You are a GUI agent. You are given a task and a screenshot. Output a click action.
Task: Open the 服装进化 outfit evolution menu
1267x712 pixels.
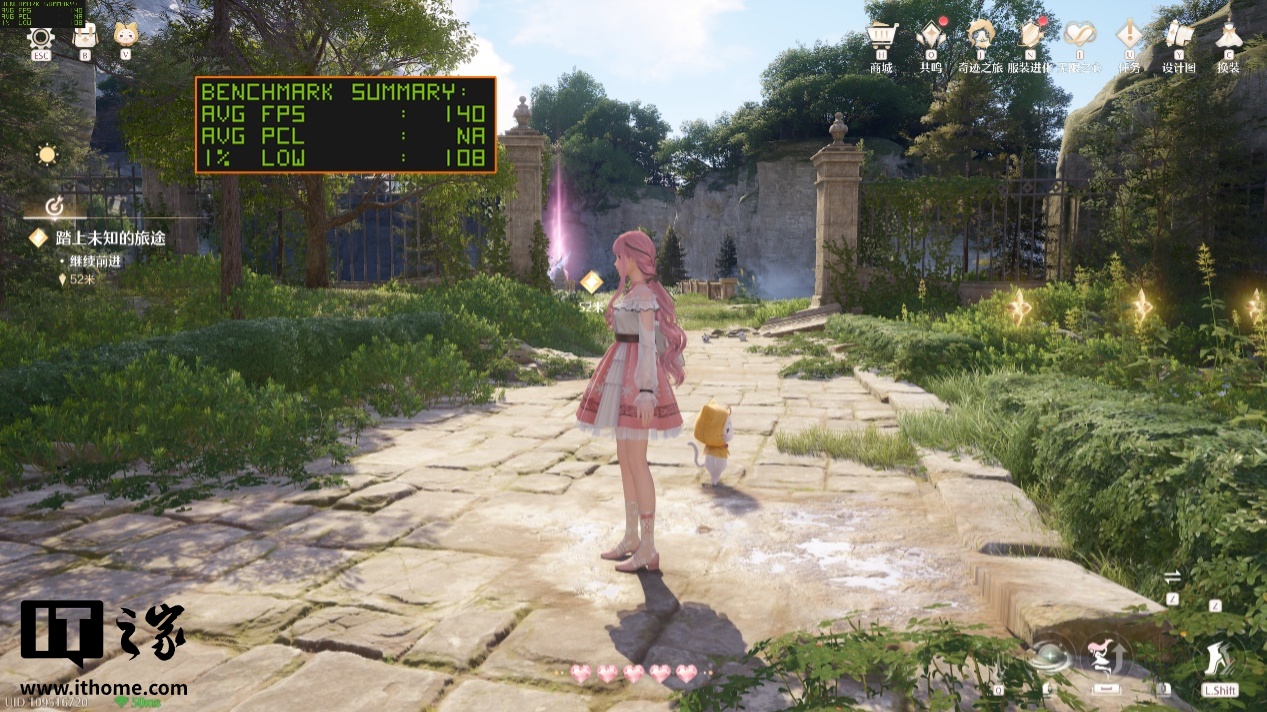[1030, 38]
